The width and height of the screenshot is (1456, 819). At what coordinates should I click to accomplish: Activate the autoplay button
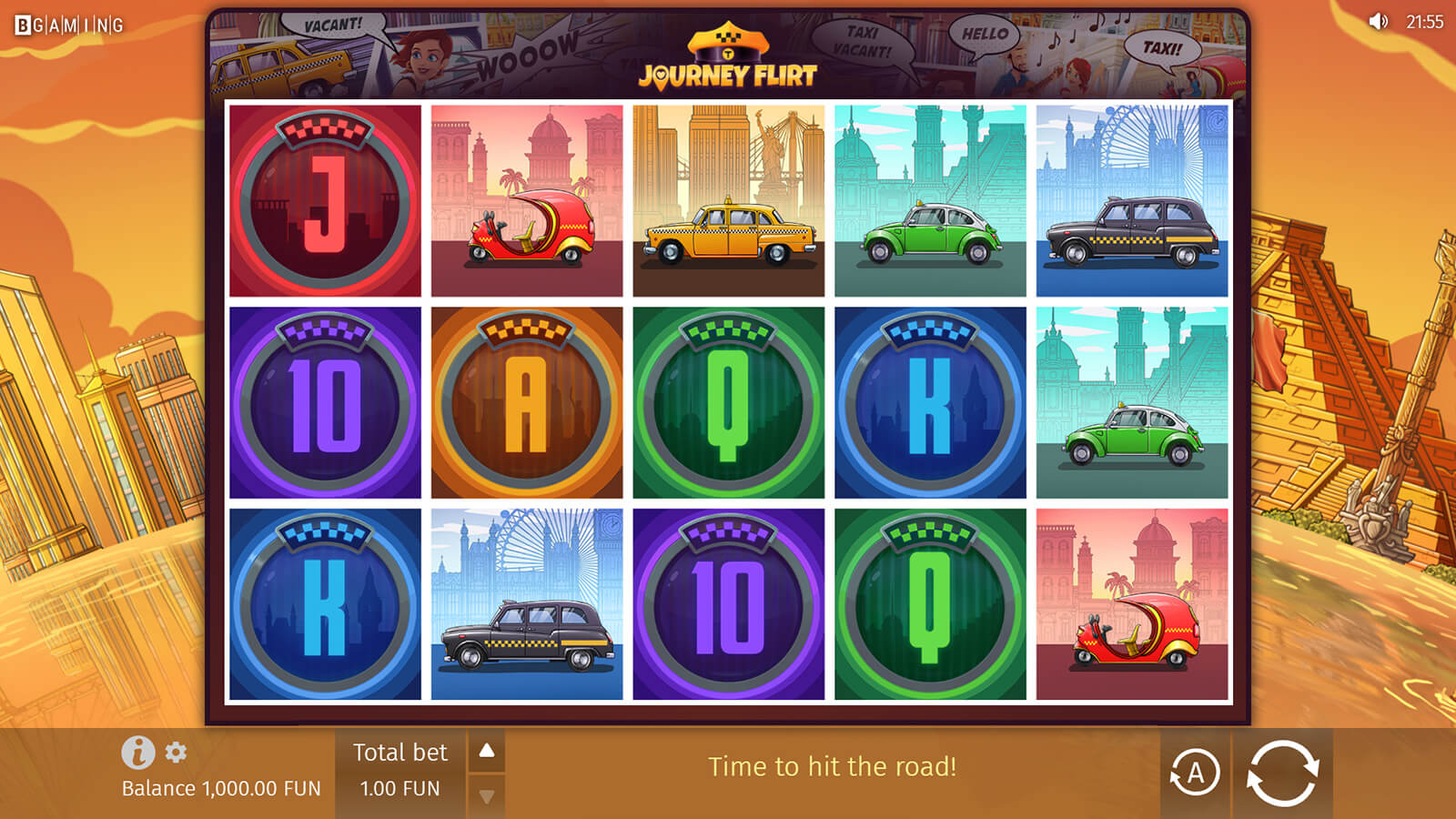click(1194, 773)
